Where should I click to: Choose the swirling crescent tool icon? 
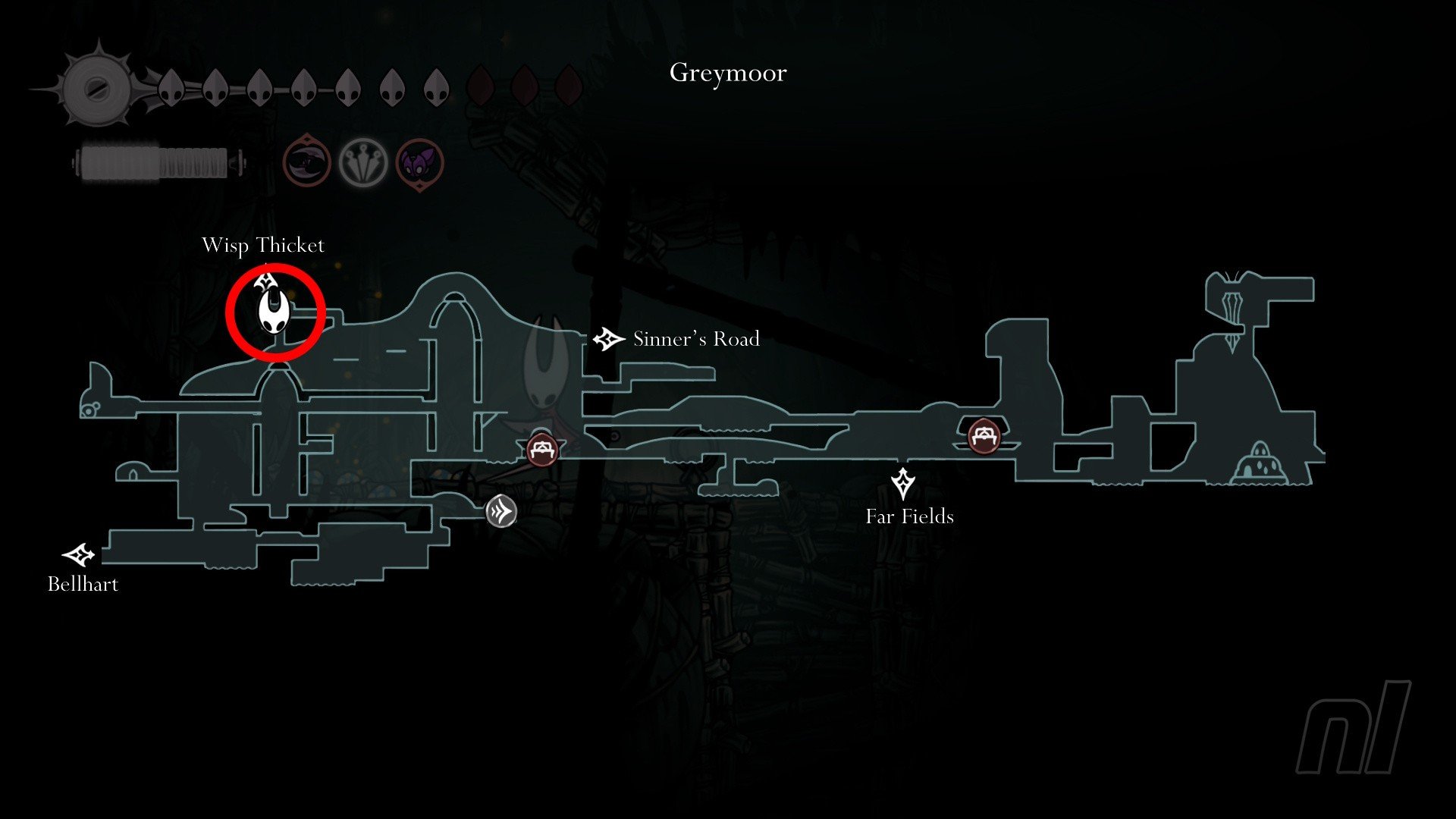[306, 162]
